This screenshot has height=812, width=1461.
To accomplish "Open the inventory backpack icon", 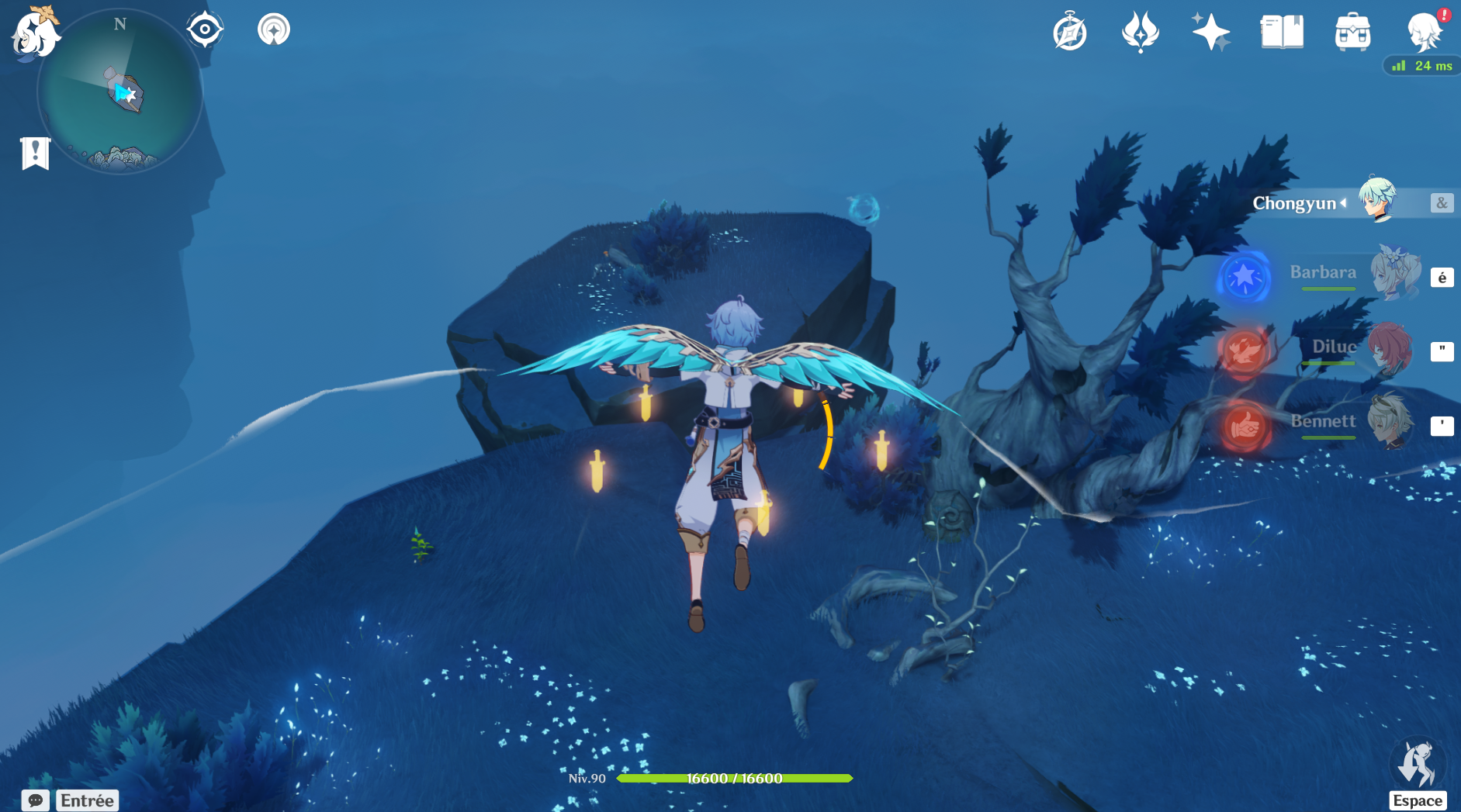I will coord(1352,33).
